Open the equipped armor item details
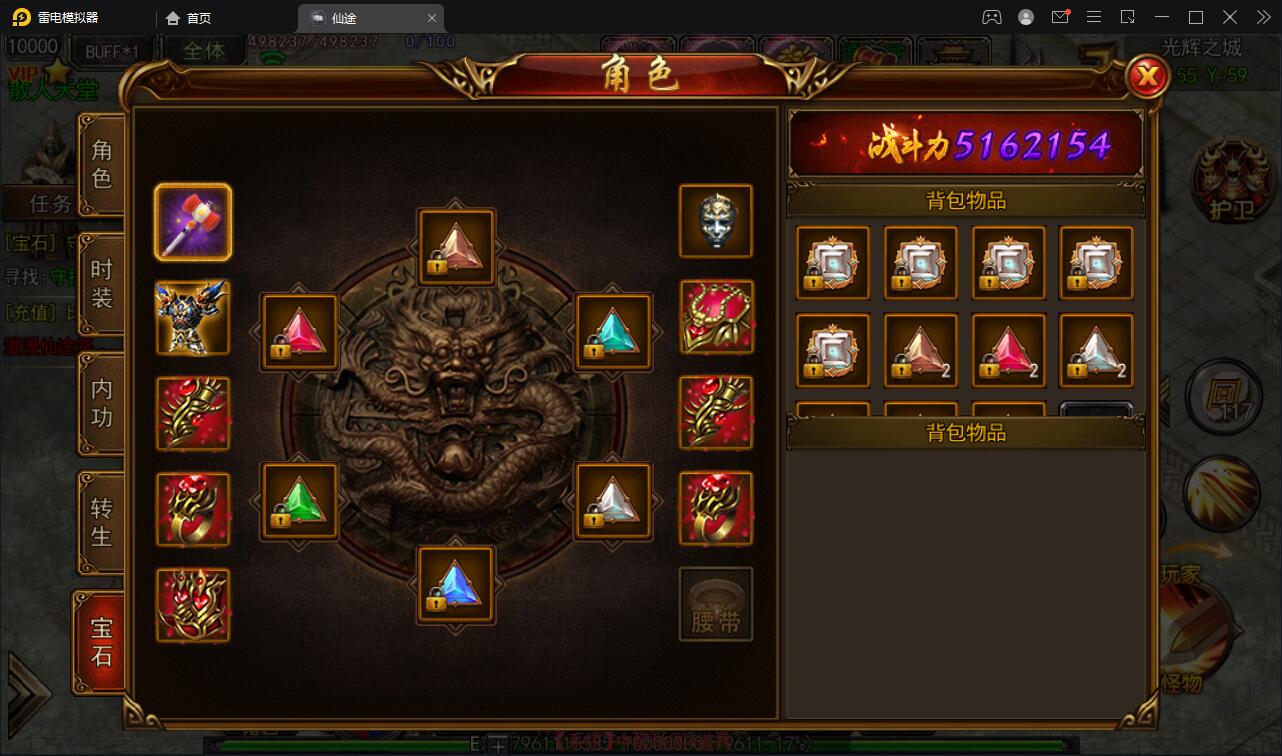Image resolution: width=1282 pixels, height=756 pixels. [x=193, y=316]
